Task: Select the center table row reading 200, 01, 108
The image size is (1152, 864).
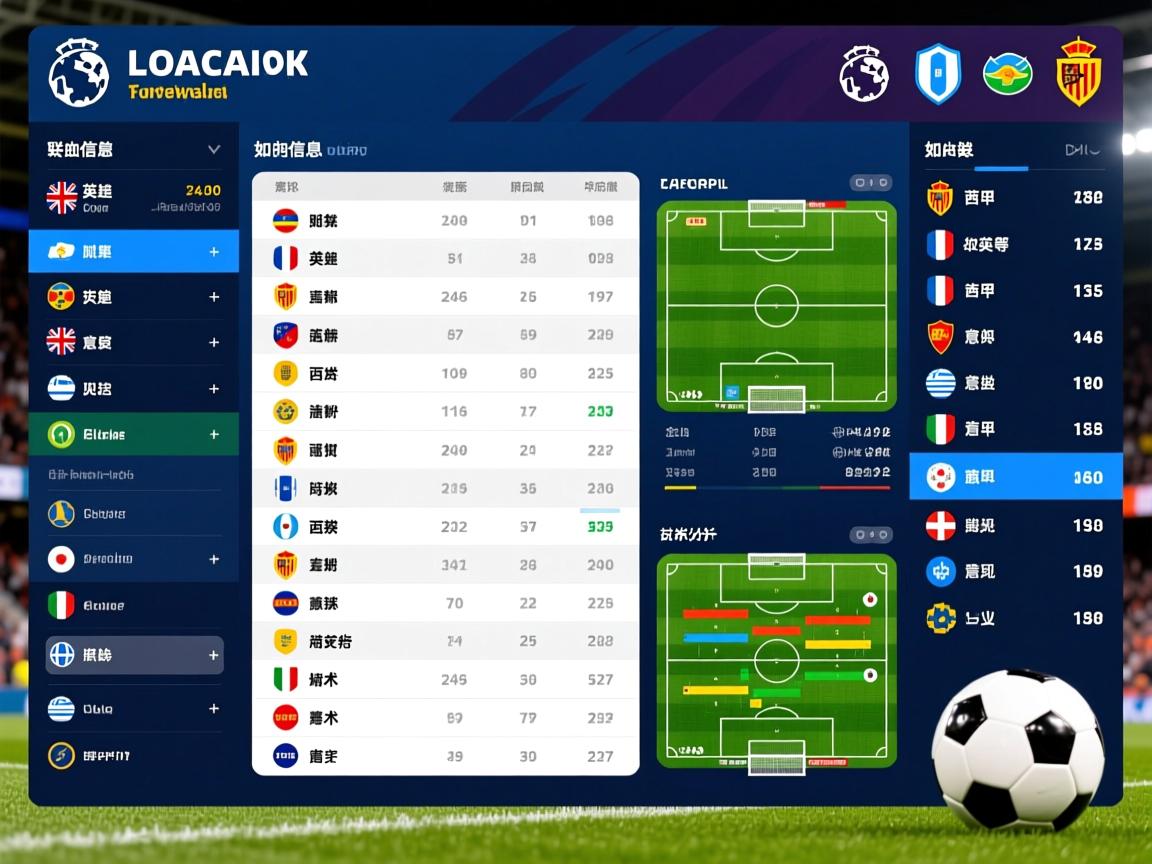Action: pos(445,221)
